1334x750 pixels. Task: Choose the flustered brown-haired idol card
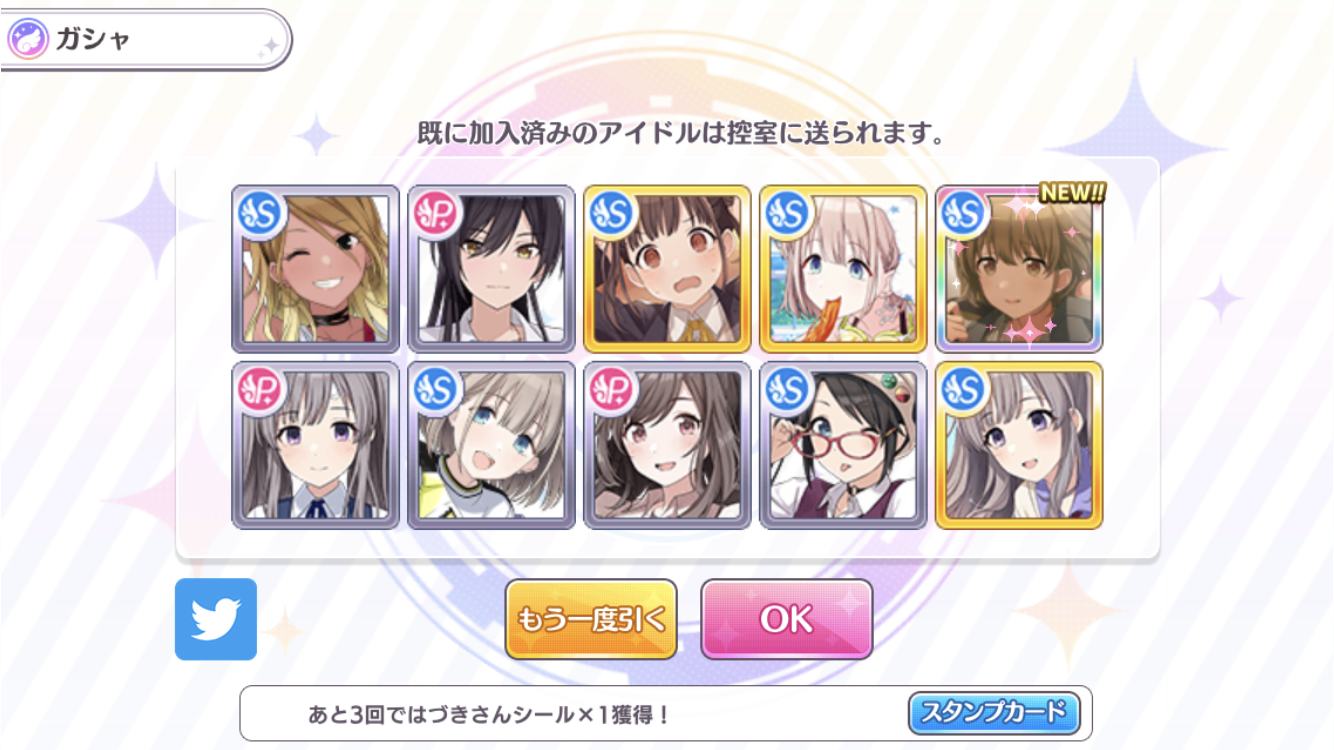(x=668, y=269)
